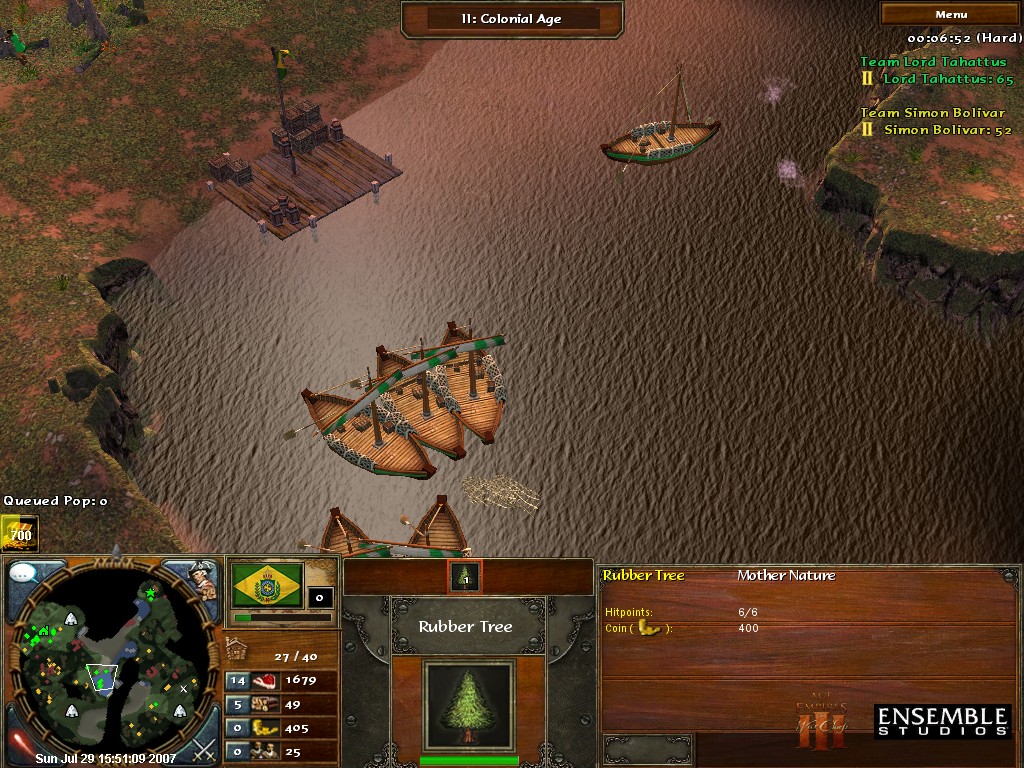Click the food resource villager count
This screenshot has height=768, width=1024.
(237, 681)
